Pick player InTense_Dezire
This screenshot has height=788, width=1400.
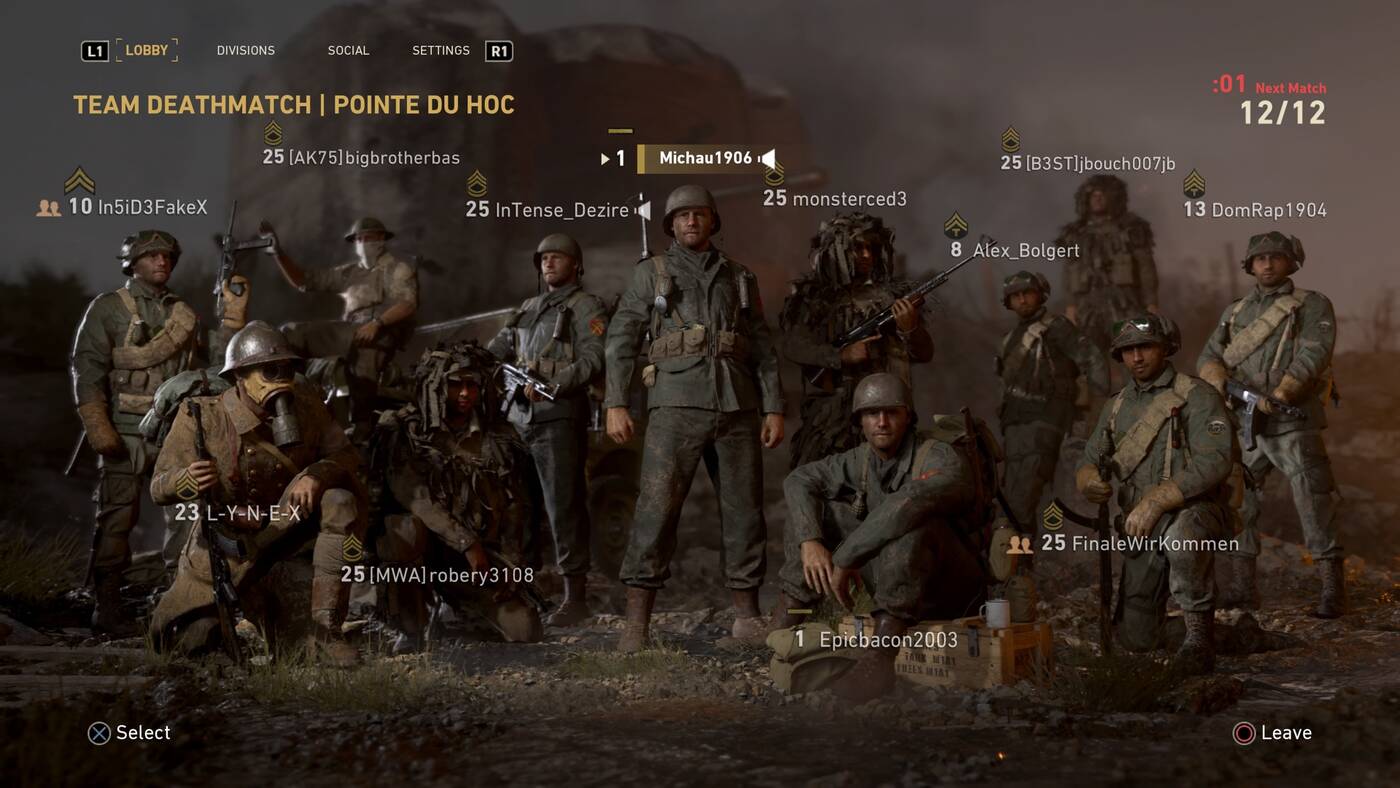562,210
